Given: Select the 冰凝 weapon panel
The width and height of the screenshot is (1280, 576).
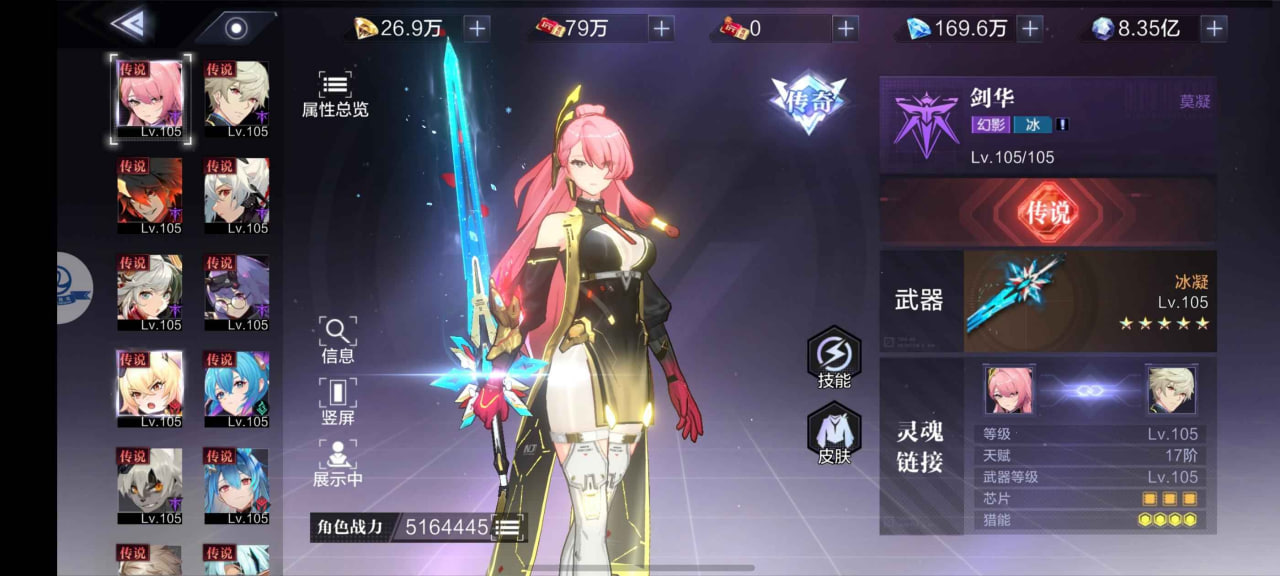Looking at the screenshot, I should tap(1088, 301).
